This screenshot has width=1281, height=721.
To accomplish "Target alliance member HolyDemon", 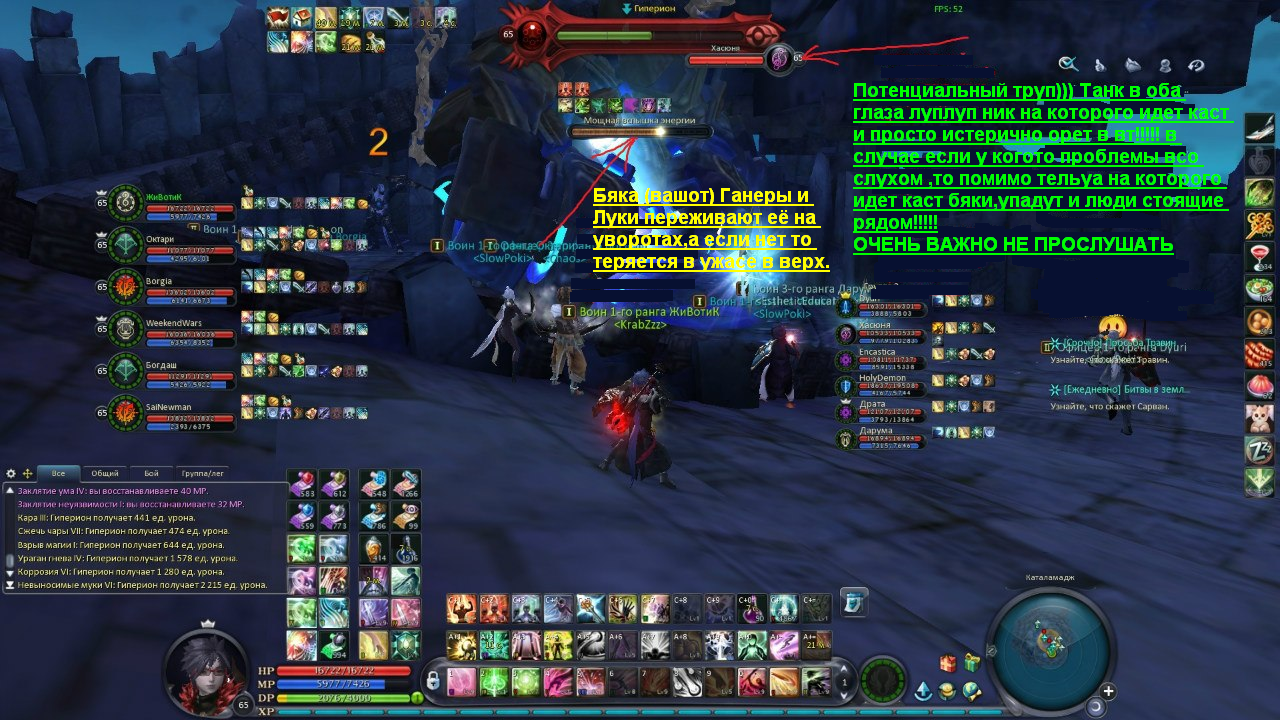I will pos(880,385).
